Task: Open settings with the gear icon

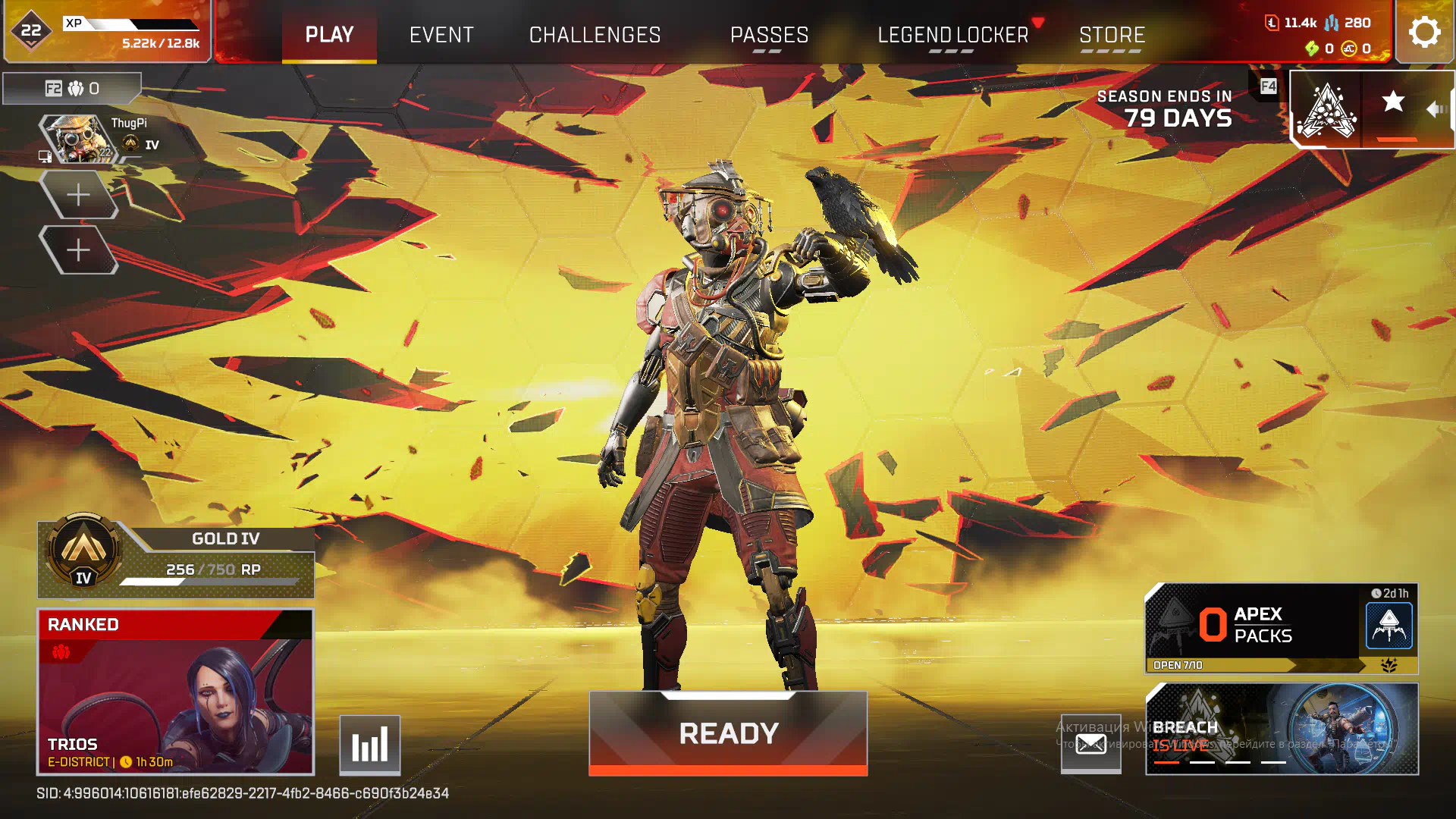Action: coord(1424,33)
